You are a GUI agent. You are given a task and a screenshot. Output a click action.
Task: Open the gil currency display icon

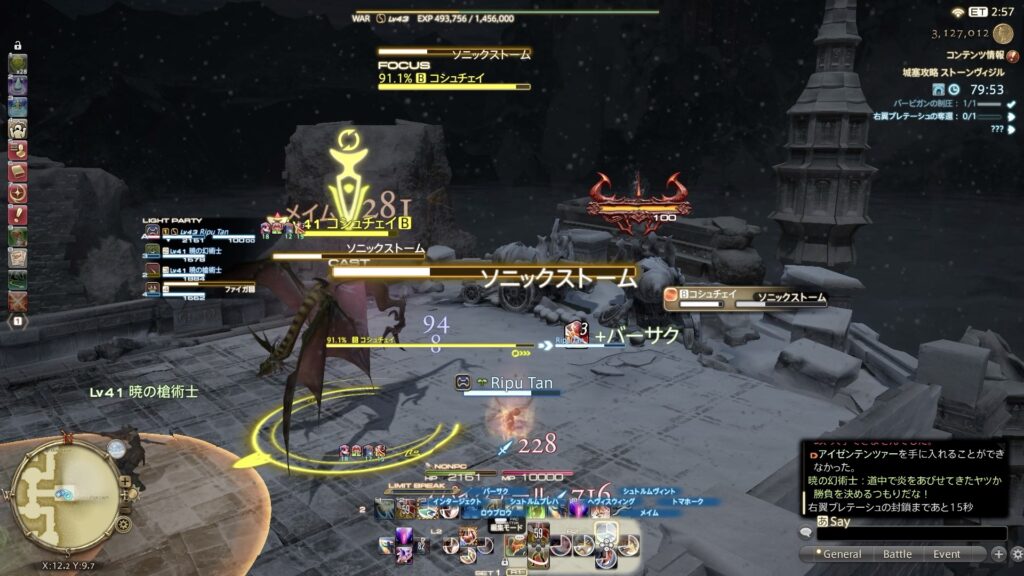(x=1002, y=34)
